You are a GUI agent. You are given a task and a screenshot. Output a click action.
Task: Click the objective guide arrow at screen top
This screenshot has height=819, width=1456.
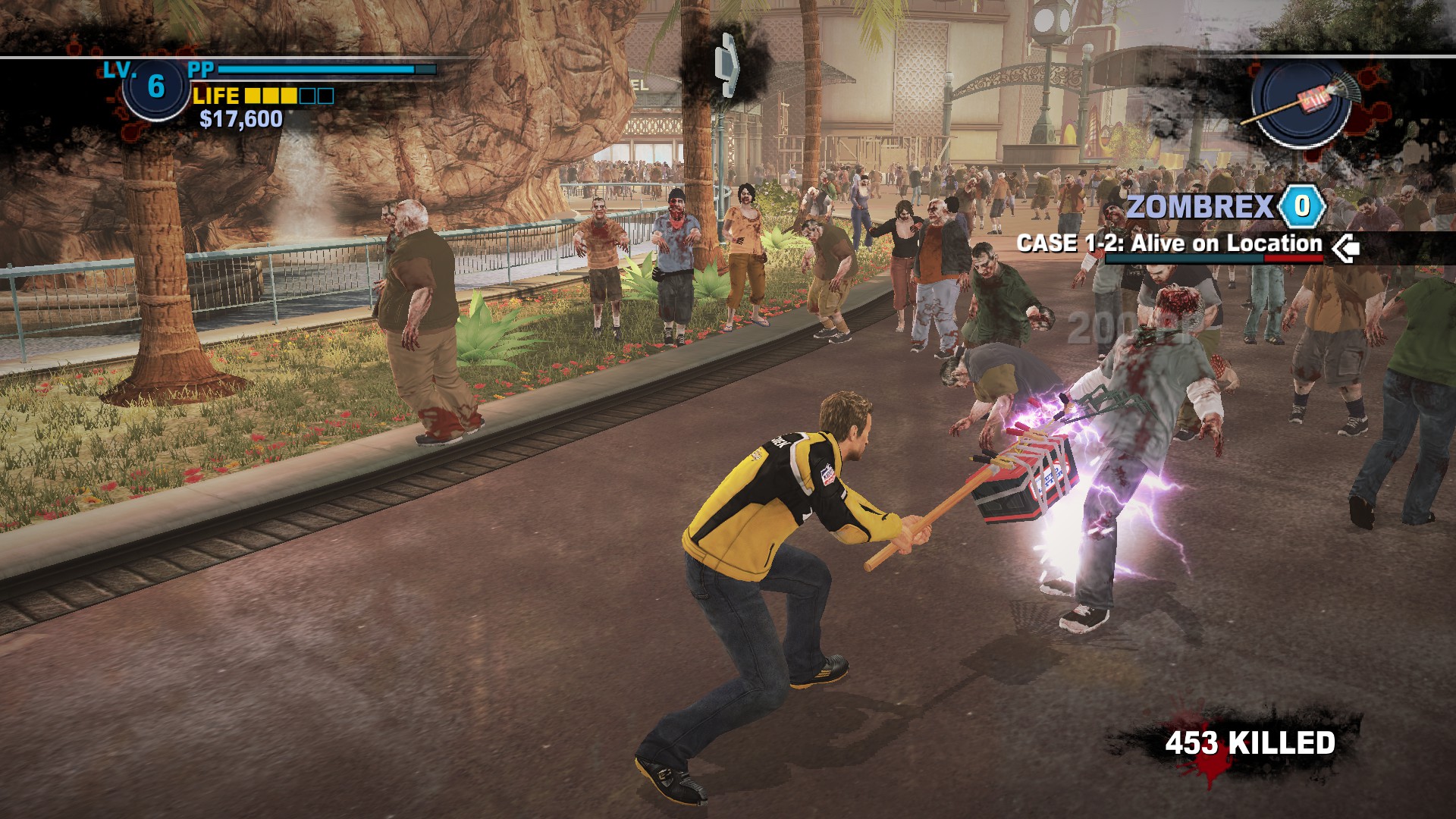726,65
